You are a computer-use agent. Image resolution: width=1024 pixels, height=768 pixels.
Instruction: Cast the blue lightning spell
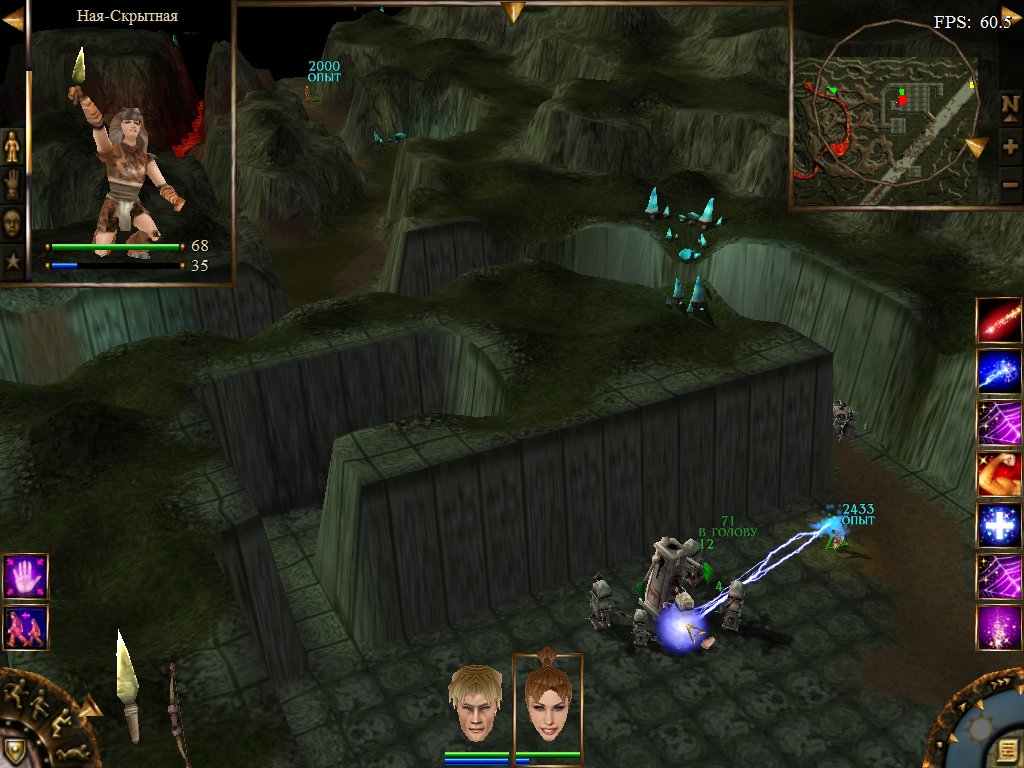pyautogui.click(x=999, y=371)
